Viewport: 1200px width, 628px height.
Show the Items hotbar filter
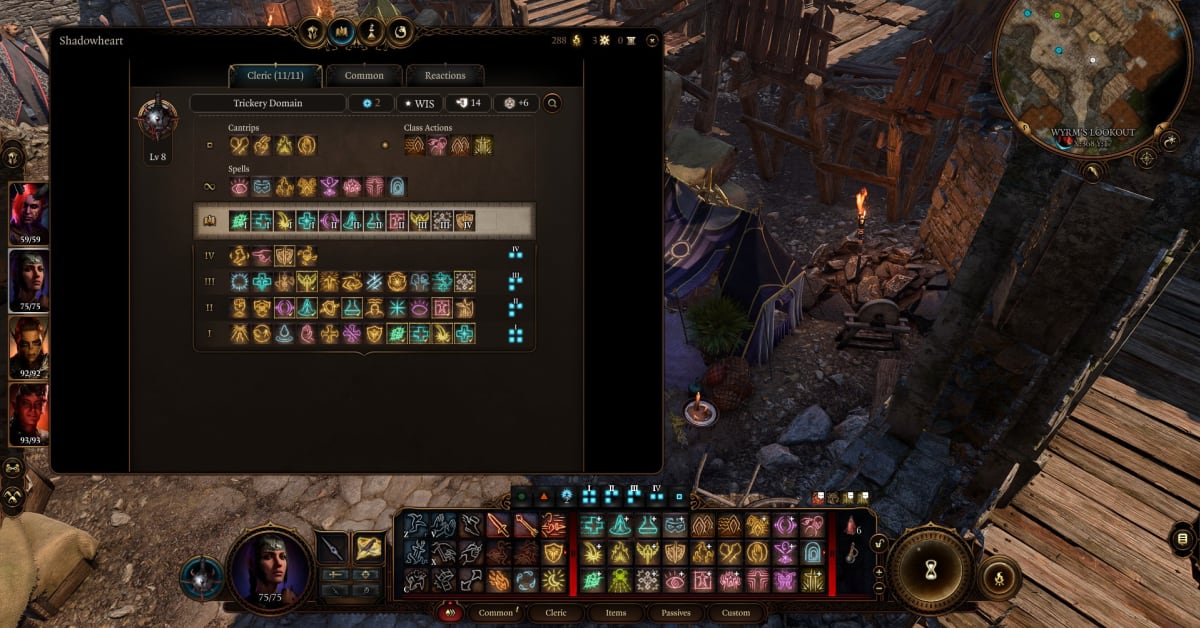coord(616,612)
